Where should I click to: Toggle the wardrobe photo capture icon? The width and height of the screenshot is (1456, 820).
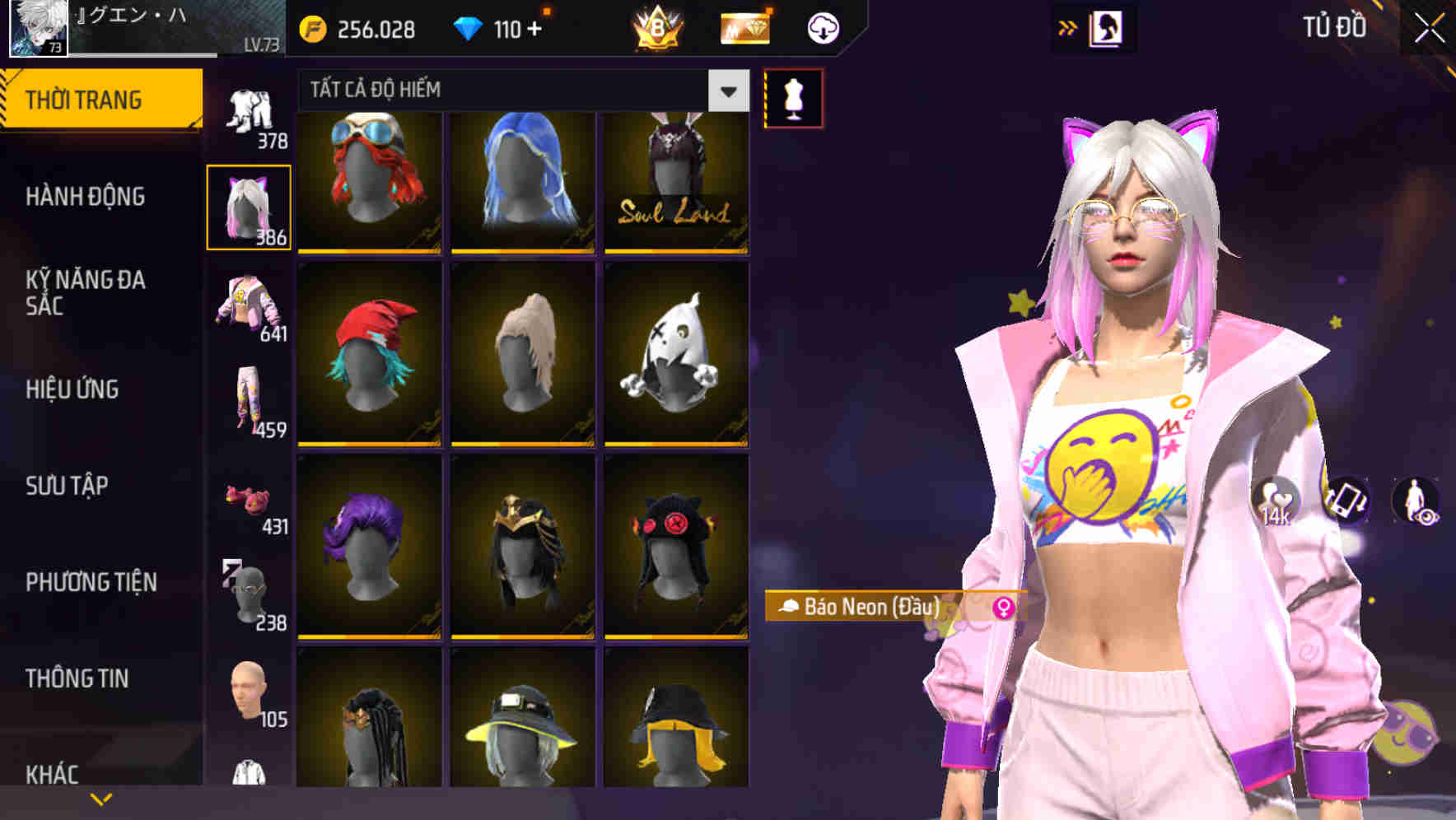[1107, 27]
